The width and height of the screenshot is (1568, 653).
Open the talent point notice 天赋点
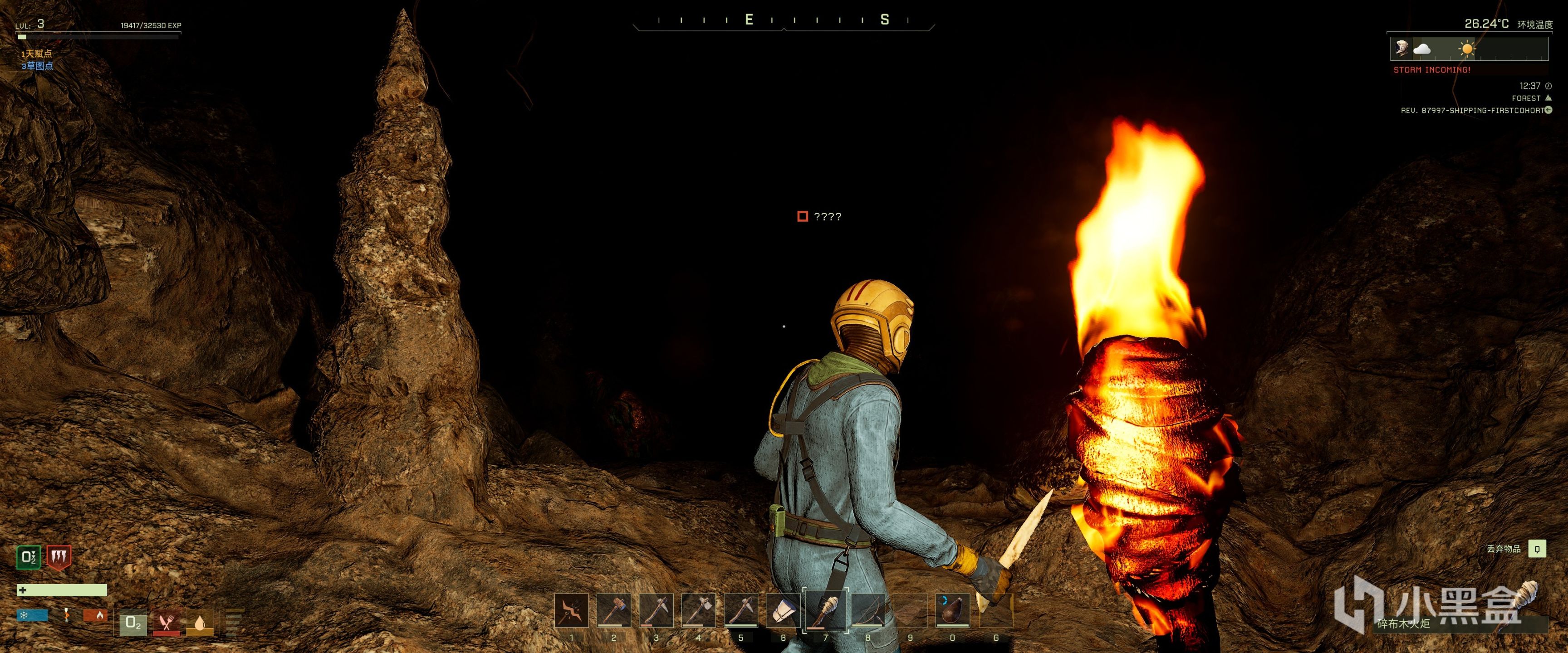(36, 54)
